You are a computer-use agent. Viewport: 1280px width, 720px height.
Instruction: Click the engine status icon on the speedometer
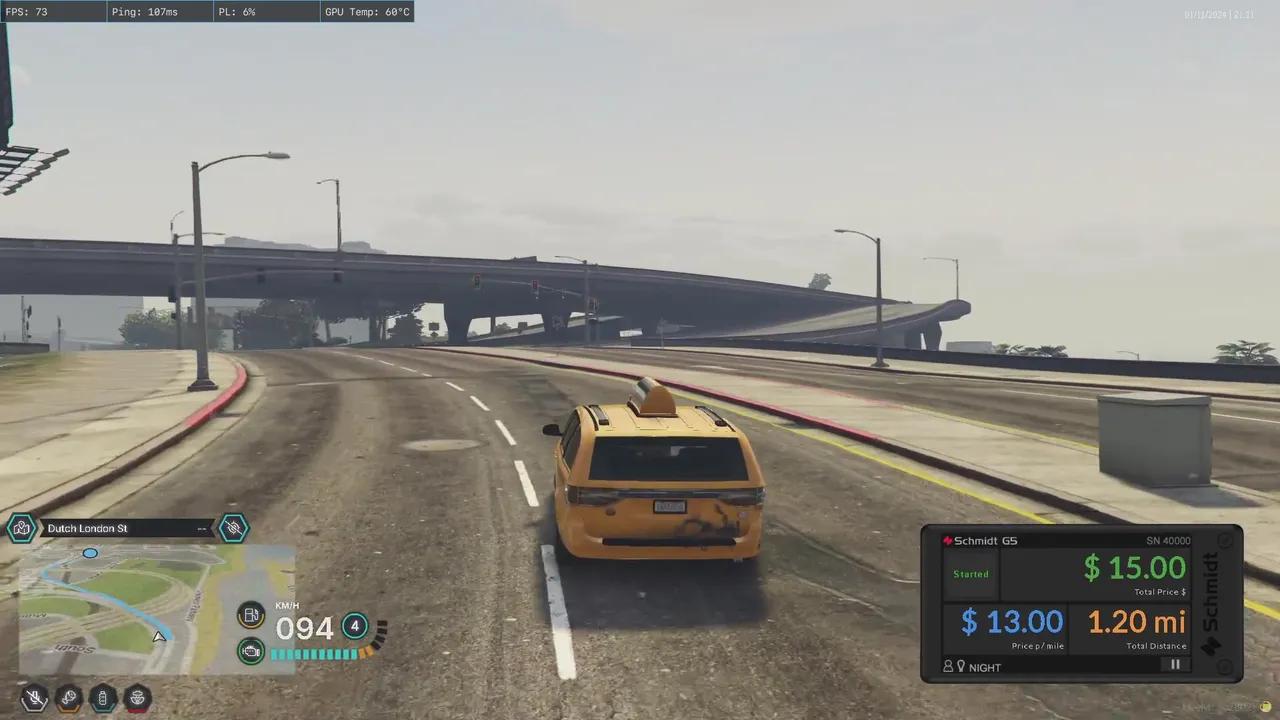tap(251, 651)
